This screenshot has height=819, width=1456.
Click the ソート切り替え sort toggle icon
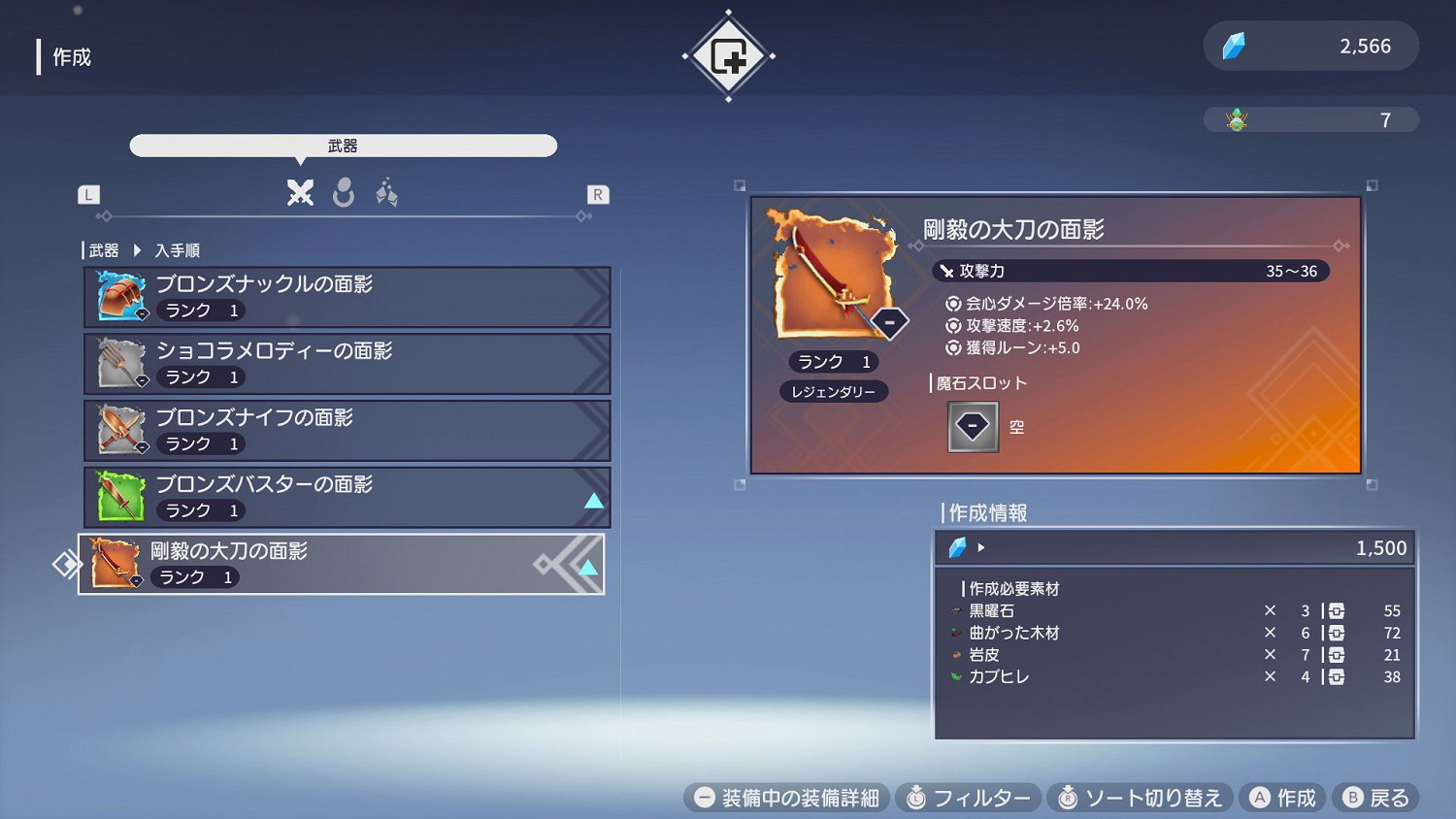[1070, 797]
